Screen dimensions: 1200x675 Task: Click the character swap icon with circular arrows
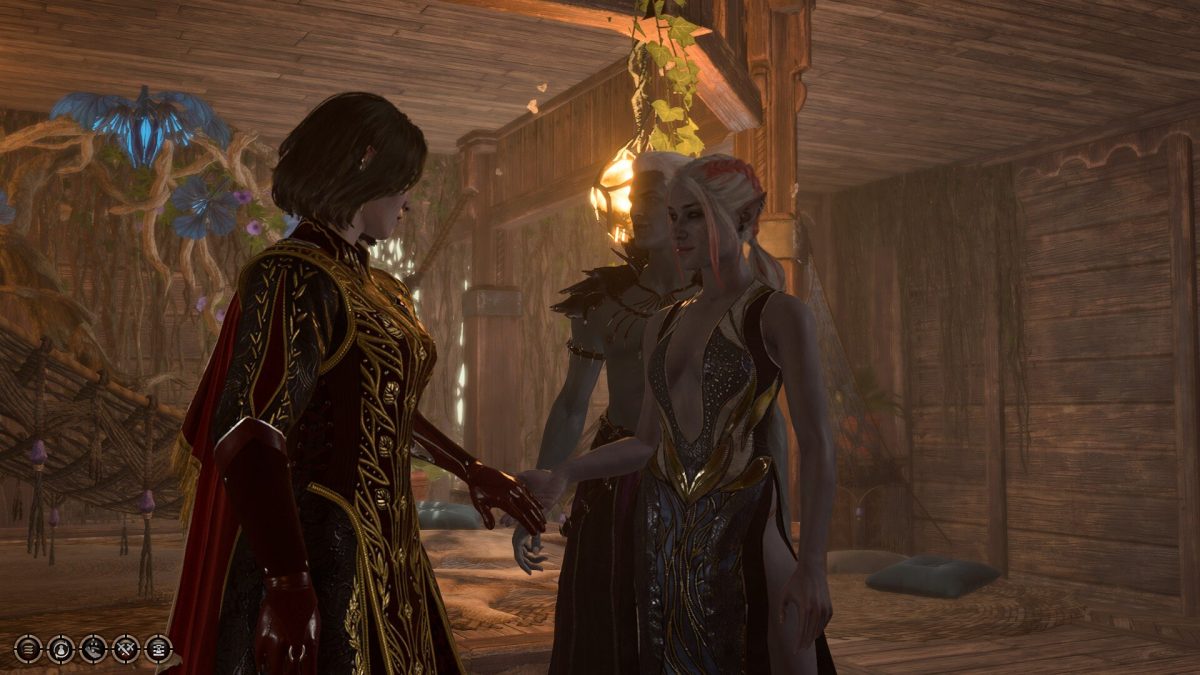point(61,649)
